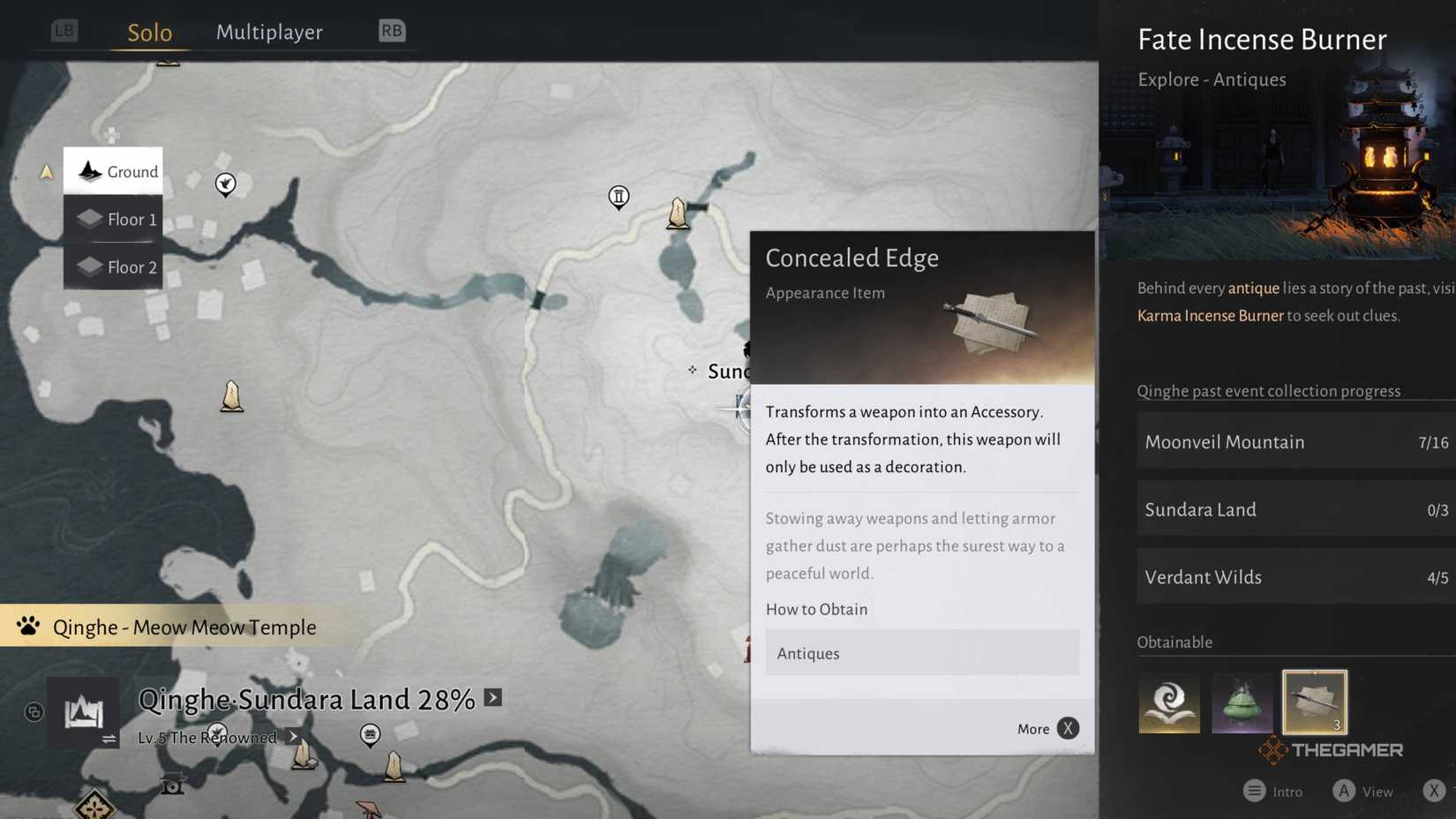Viewport: 1456px width, 819px height.
Task: Expand the Lv.5 The Renowned reputation details
Action: coord(292,736)
